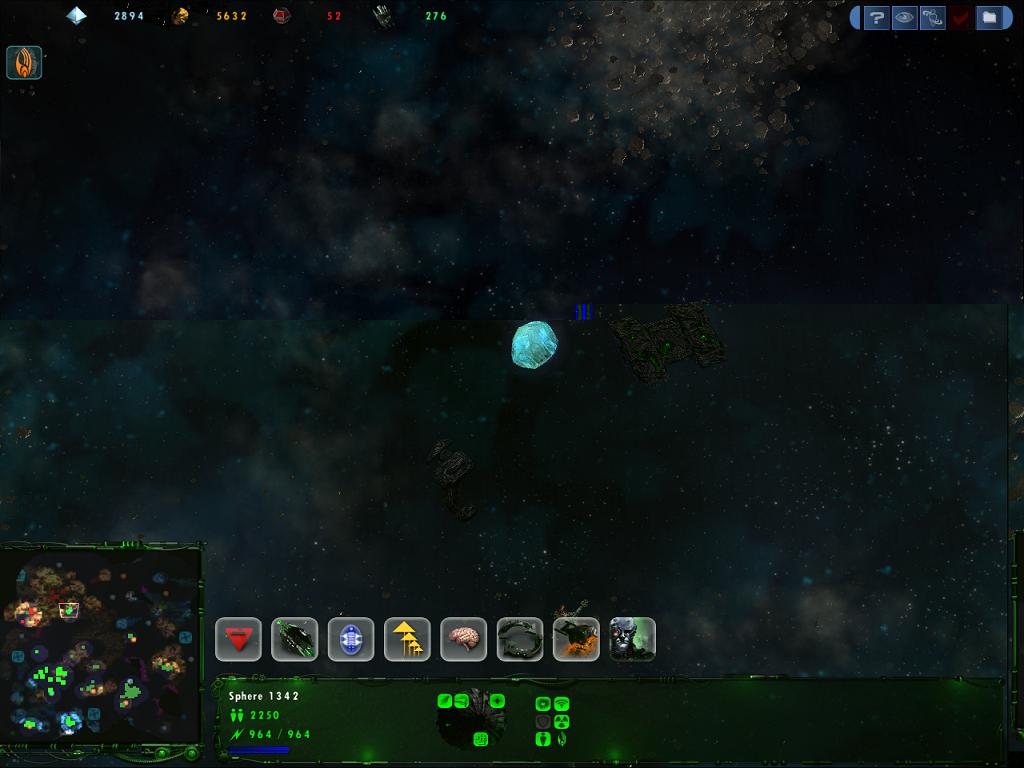This screenshot has height=768, width=1024.
Task: Activate the dark ring-shaped ability
Action: (520, 639)
